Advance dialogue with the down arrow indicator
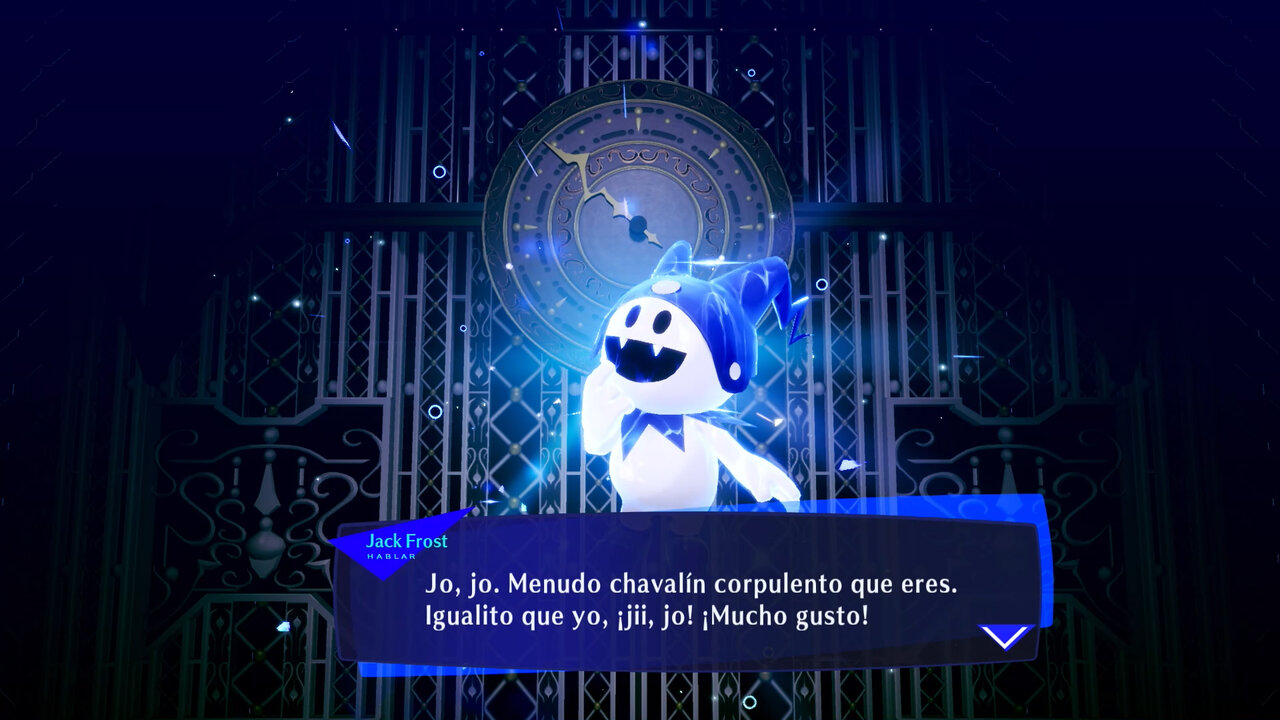This screenshot has height=720, width=1280. click(1004, 637)
